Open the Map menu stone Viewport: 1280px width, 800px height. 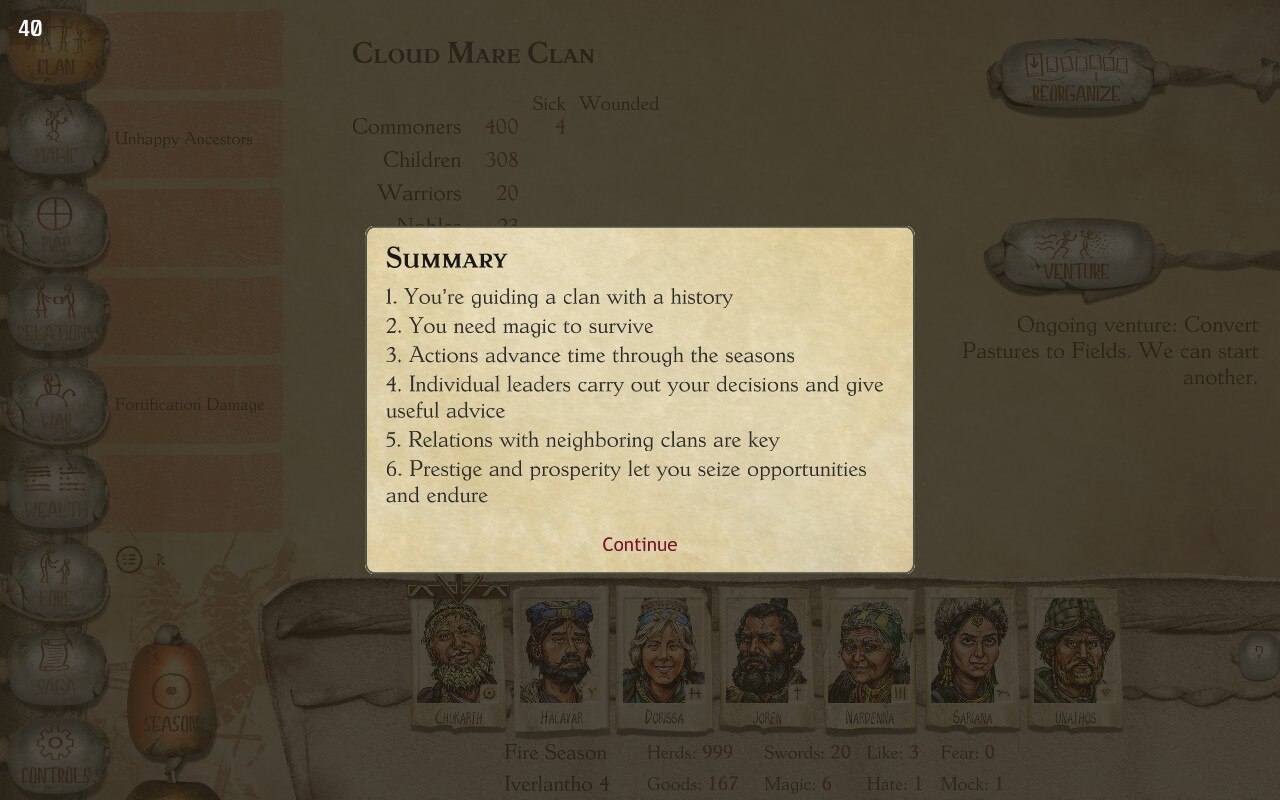[x=56, y=225]
